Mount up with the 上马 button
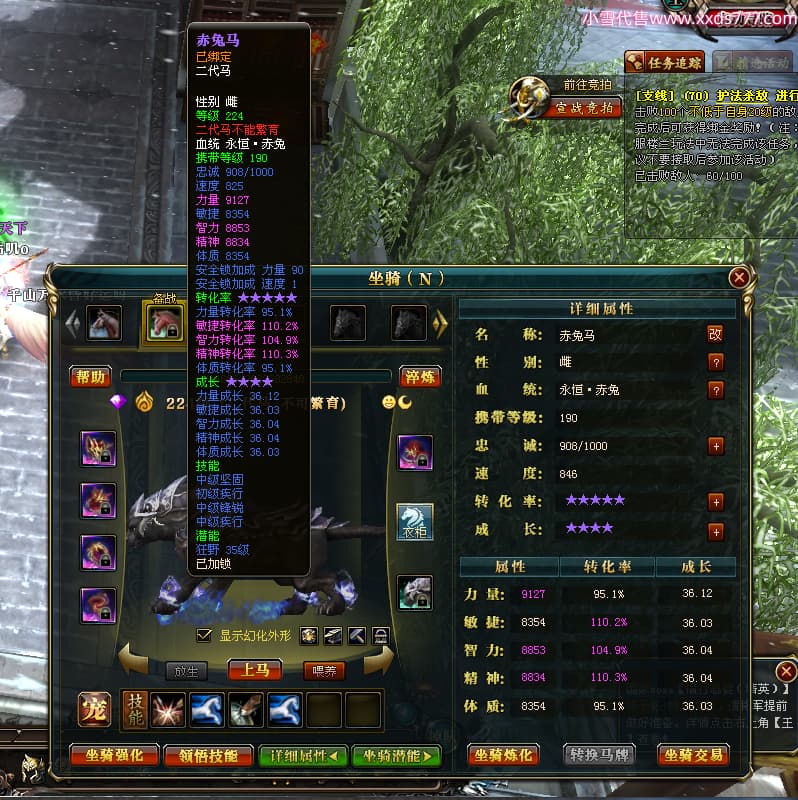The image size is (798, 800). pos(255,670)
